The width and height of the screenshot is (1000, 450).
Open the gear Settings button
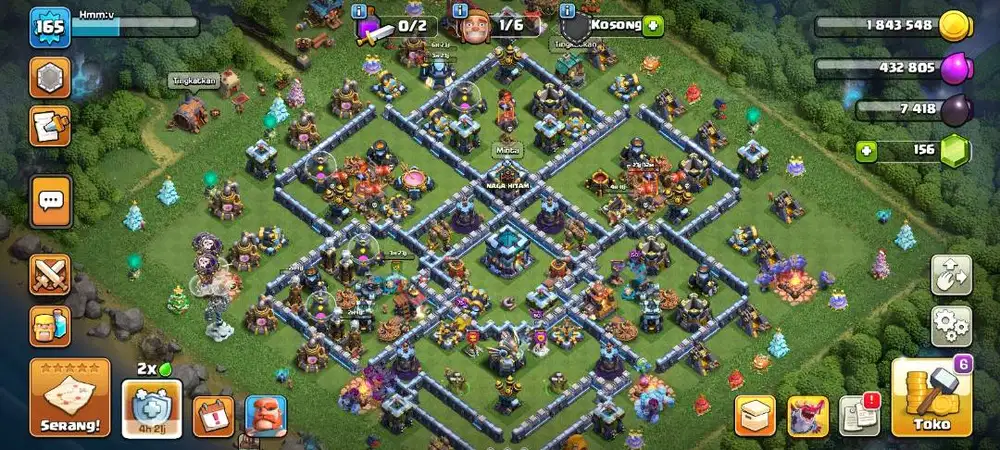click(x=951, y=326)
